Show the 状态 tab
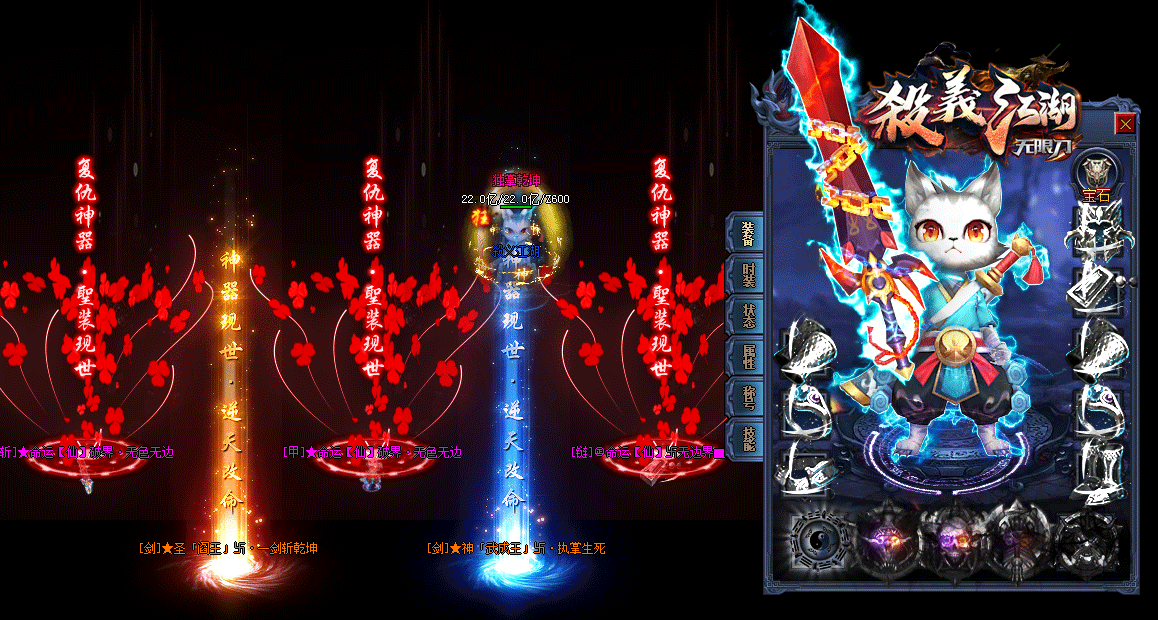Image resolution: width=1158 pixels, height=620 pixels. tap(749, 315)
